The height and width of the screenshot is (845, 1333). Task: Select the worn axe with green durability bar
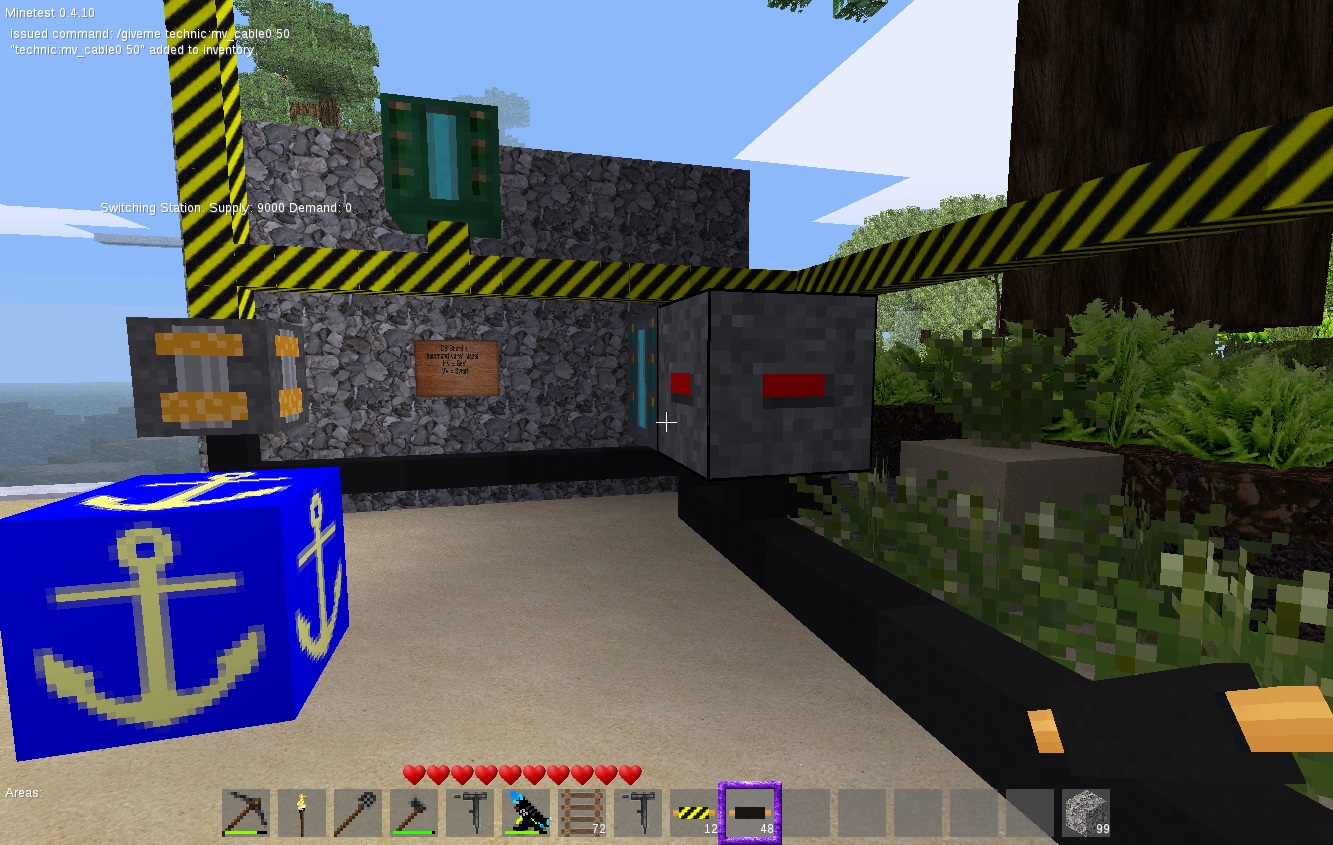coord(414,812)
